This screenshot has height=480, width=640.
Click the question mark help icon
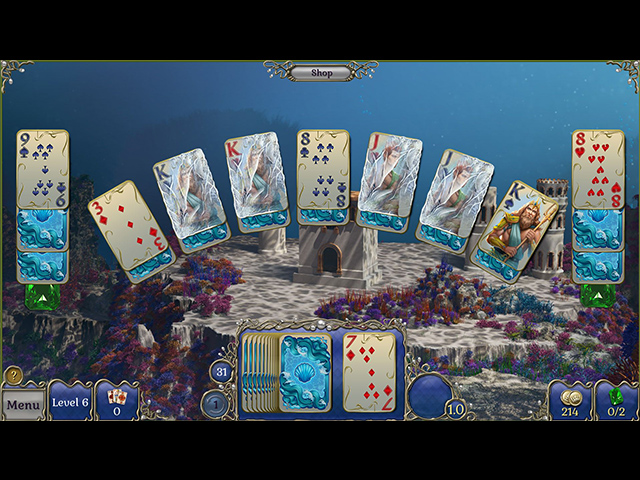[x=13, y=375]
